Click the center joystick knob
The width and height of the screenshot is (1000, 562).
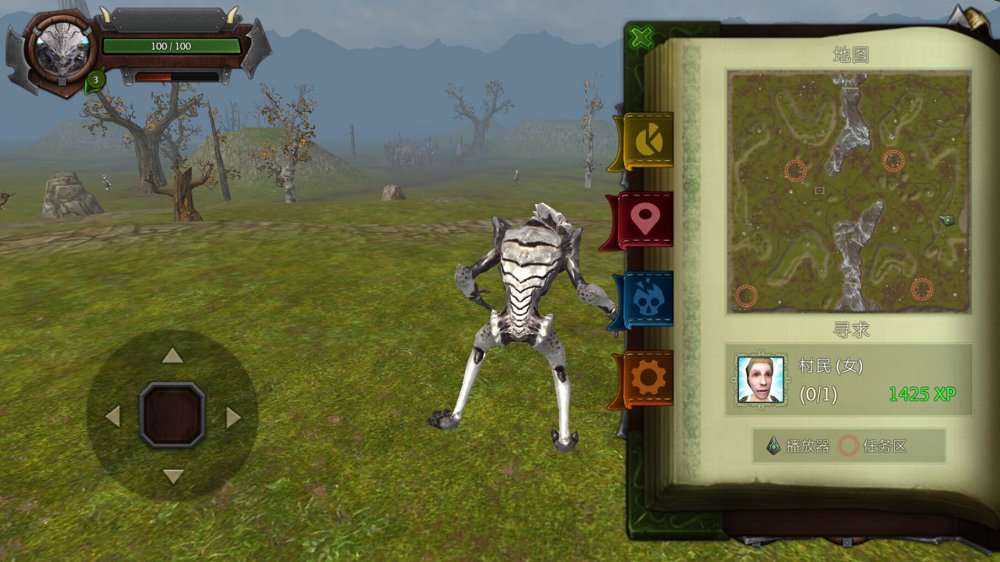pos(172,415)
